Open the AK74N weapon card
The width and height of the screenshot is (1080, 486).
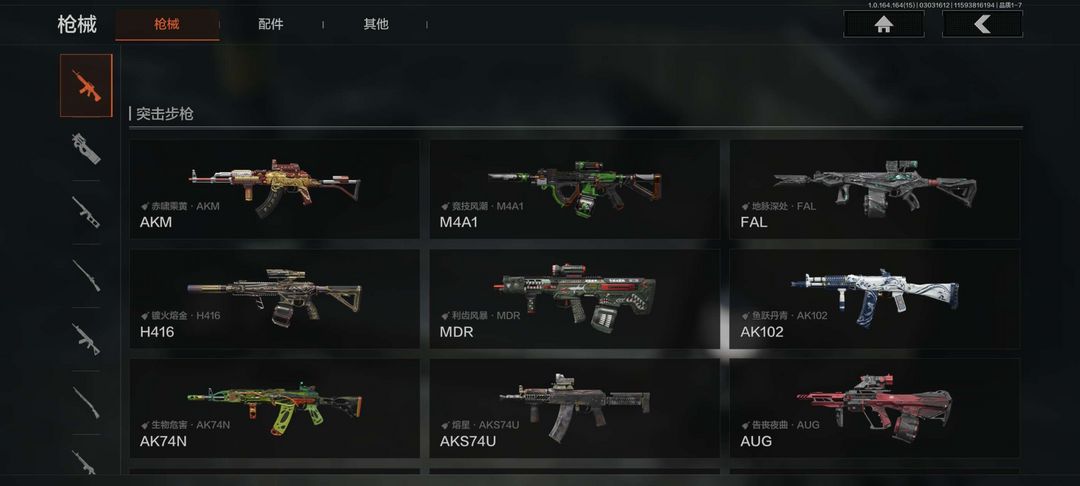[x=274, y=408]
